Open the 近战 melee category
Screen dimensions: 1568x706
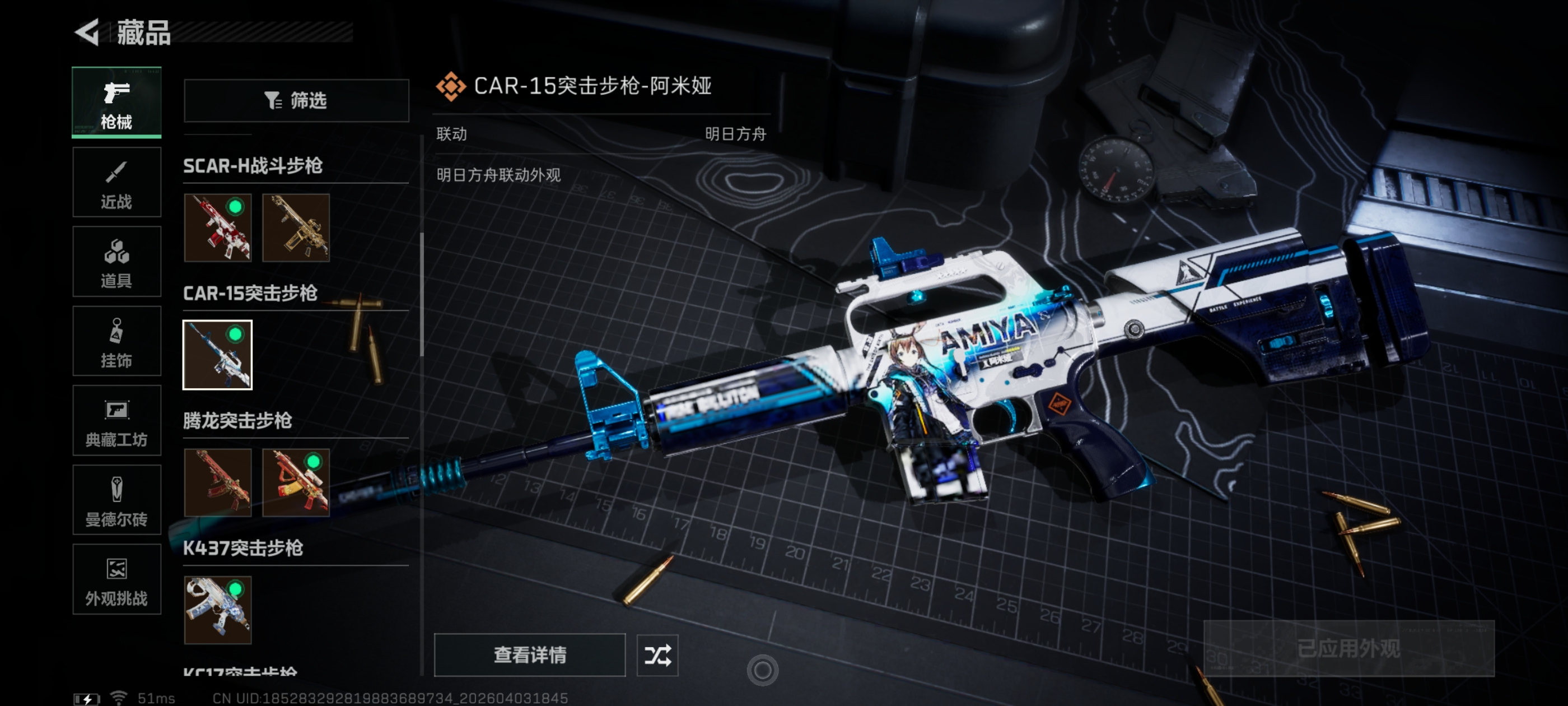point(116,182)
